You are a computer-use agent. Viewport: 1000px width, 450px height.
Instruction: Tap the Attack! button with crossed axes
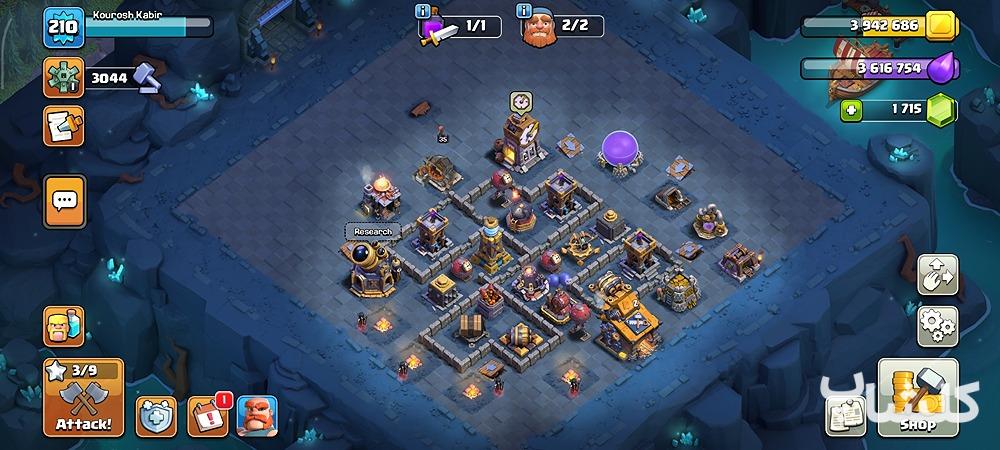point(84,407)
